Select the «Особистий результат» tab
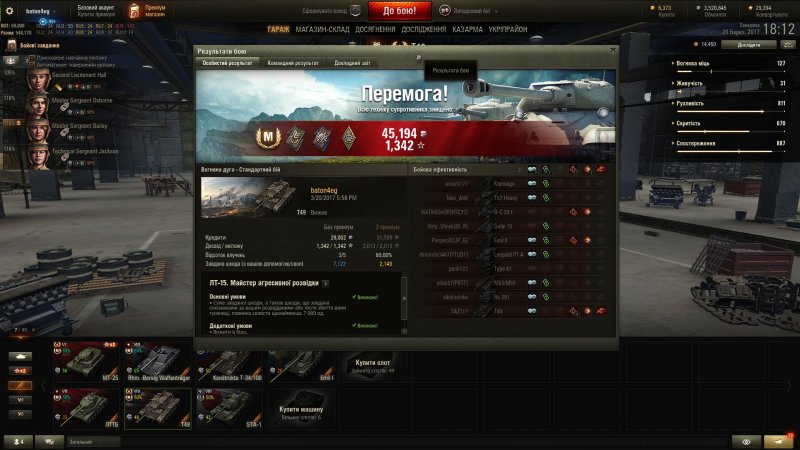The width and height of the screenshot is (800, 450). pos(226,62)
